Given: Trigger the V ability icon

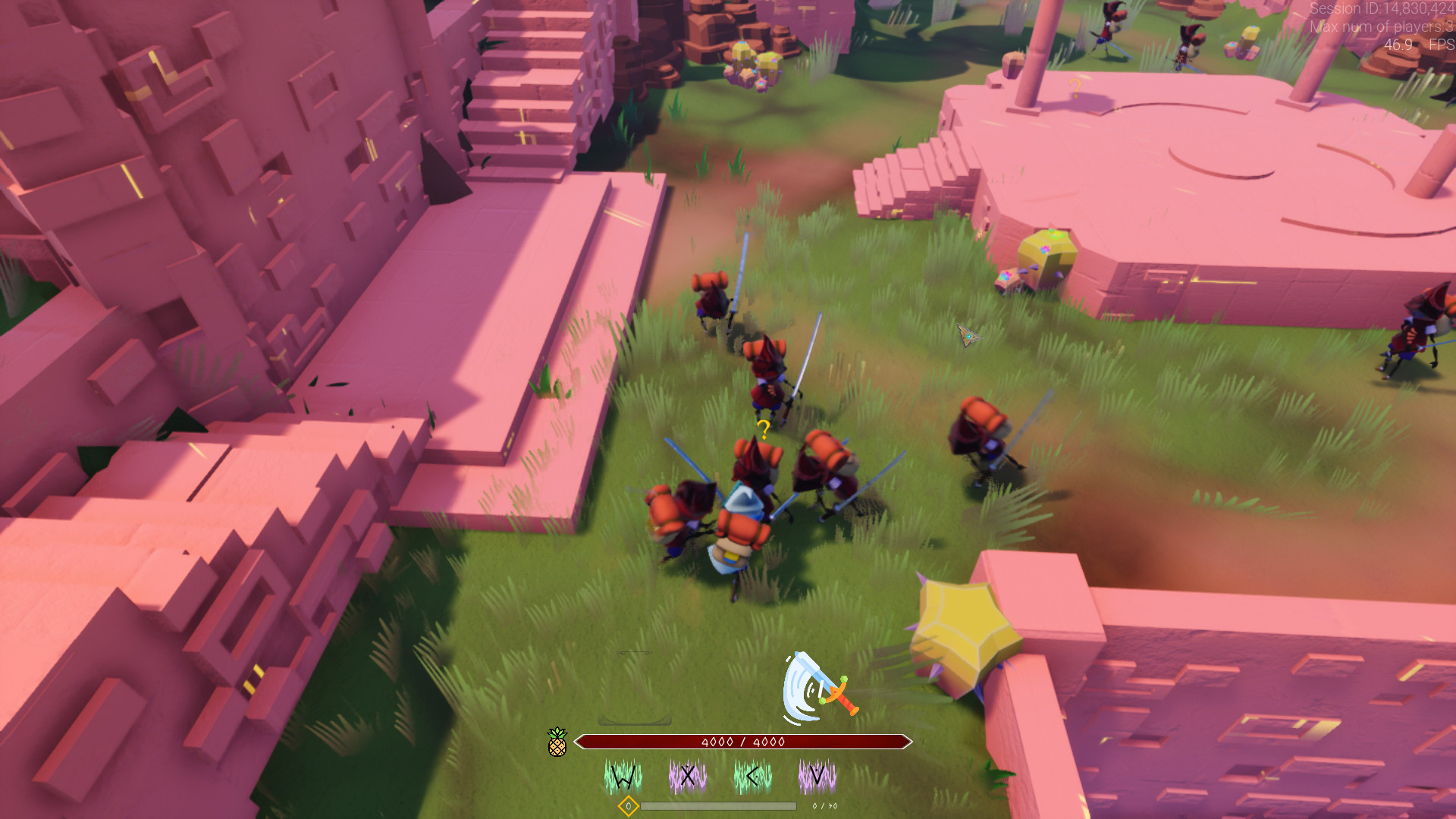Looking at the screenshot, I should click(x=816, y=774).
